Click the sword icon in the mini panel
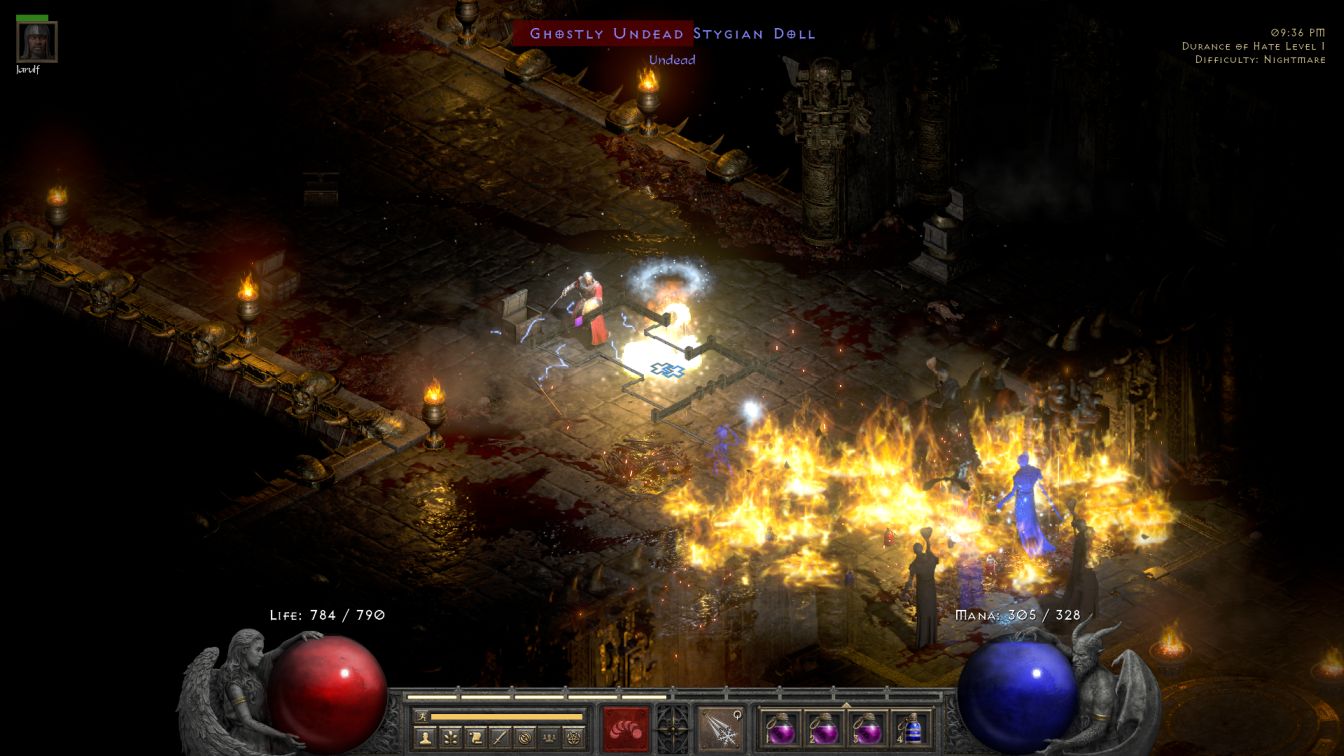Screen dimensions: 1344x756 coord(500,737)
